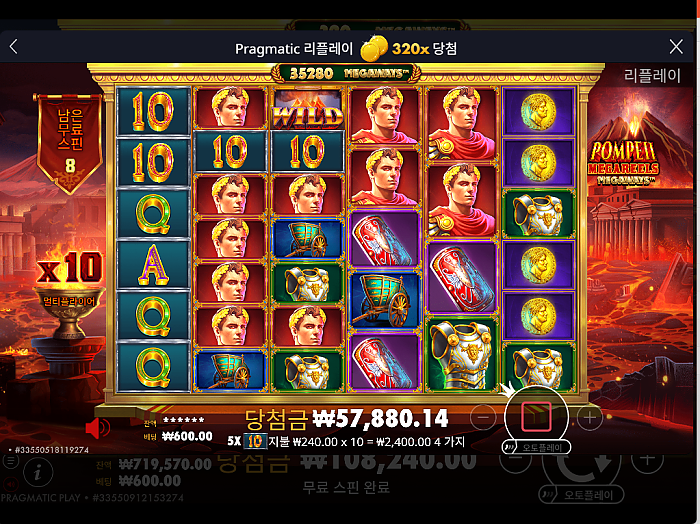This screenshot has height=524, width=700.
Task: Decrease the bet with the minus button
Action: (483, 416)
